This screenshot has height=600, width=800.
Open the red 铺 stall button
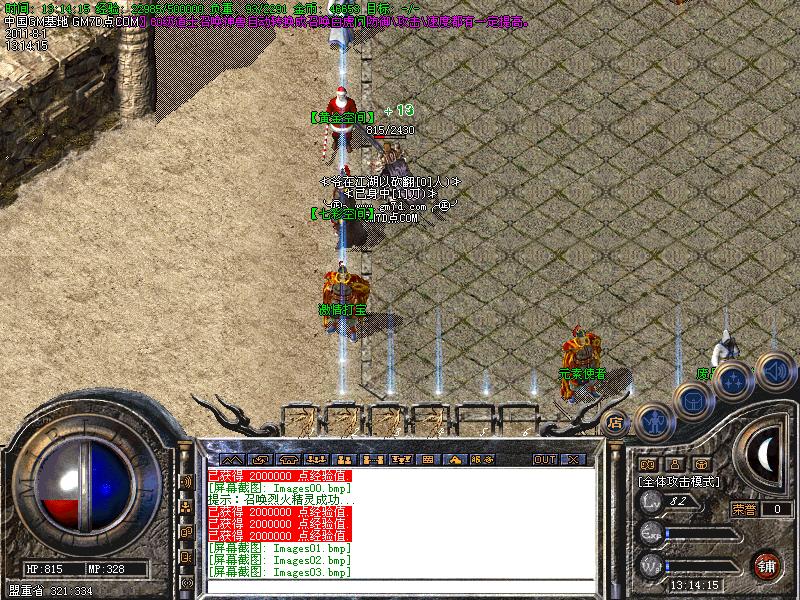click(x=767, y=564)
